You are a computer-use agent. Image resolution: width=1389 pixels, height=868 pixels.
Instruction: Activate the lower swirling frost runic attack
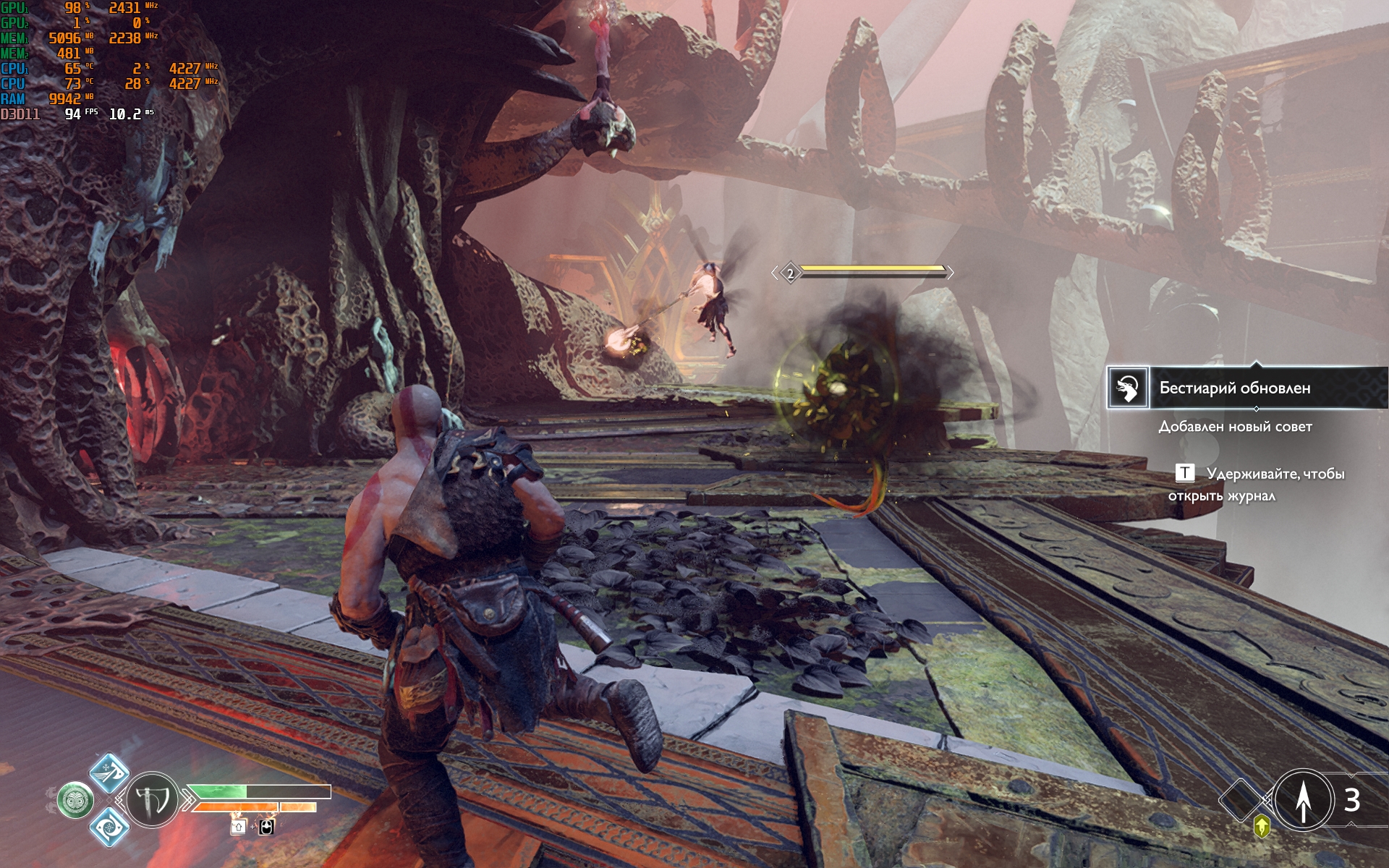[109, 826]
